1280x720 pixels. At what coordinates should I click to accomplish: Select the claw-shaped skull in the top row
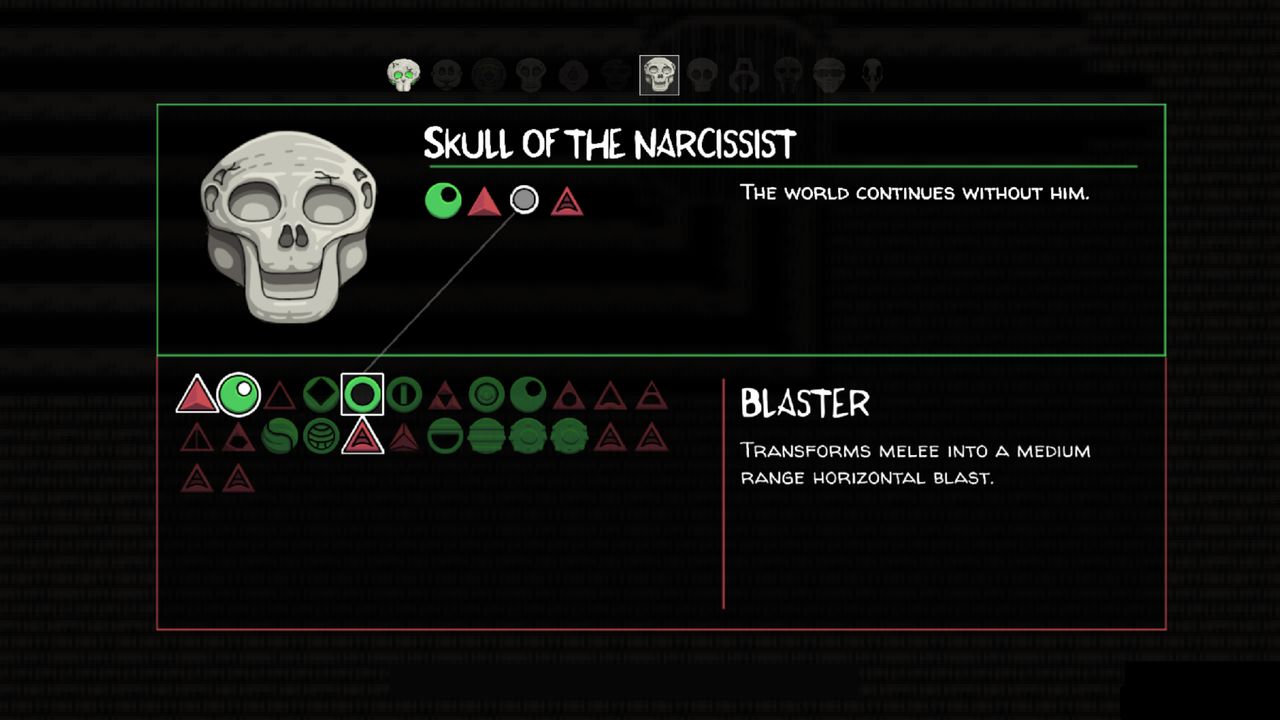(745, 74)
